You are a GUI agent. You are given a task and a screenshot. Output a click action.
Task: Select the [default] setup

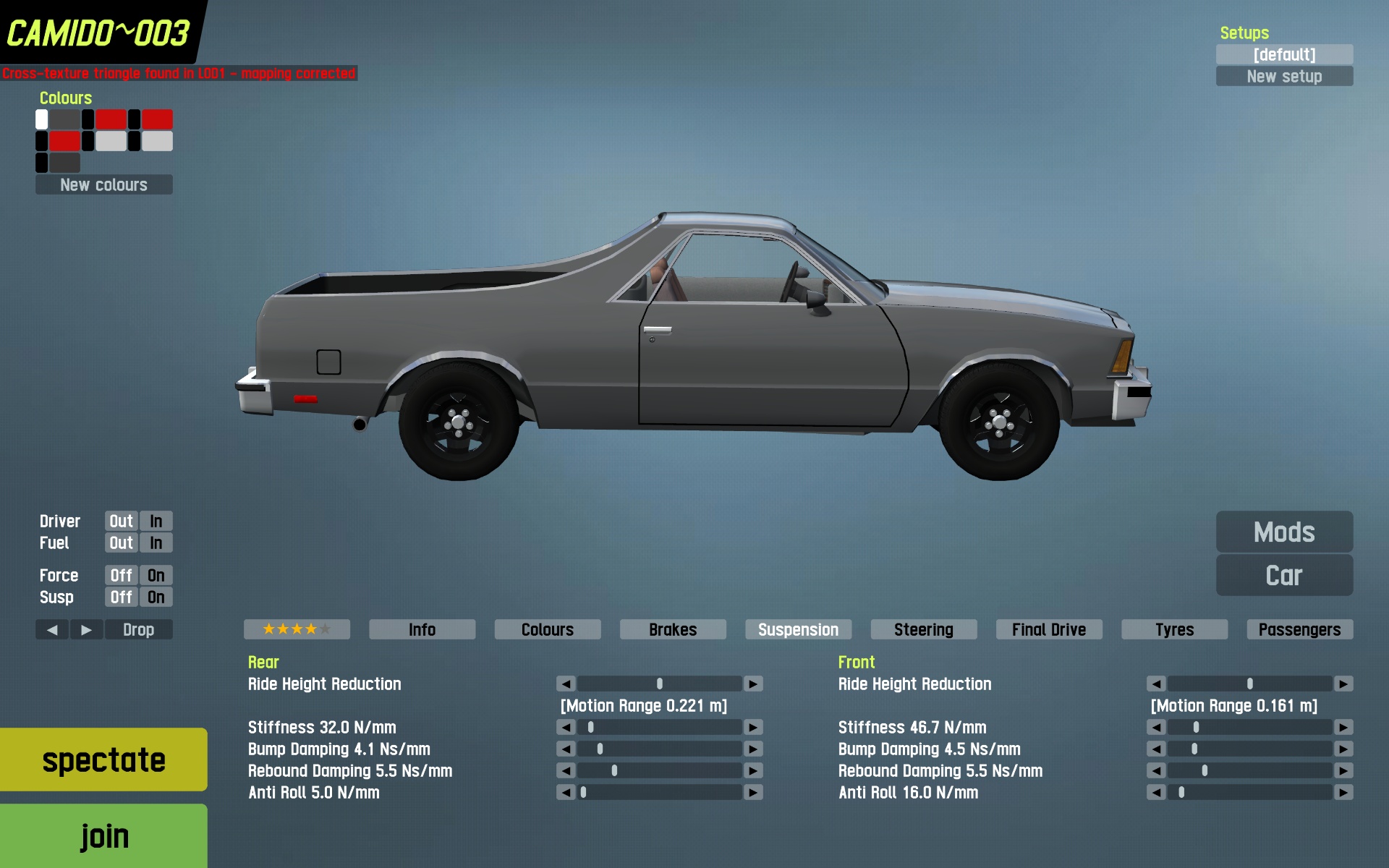(x=1284, y=54)
